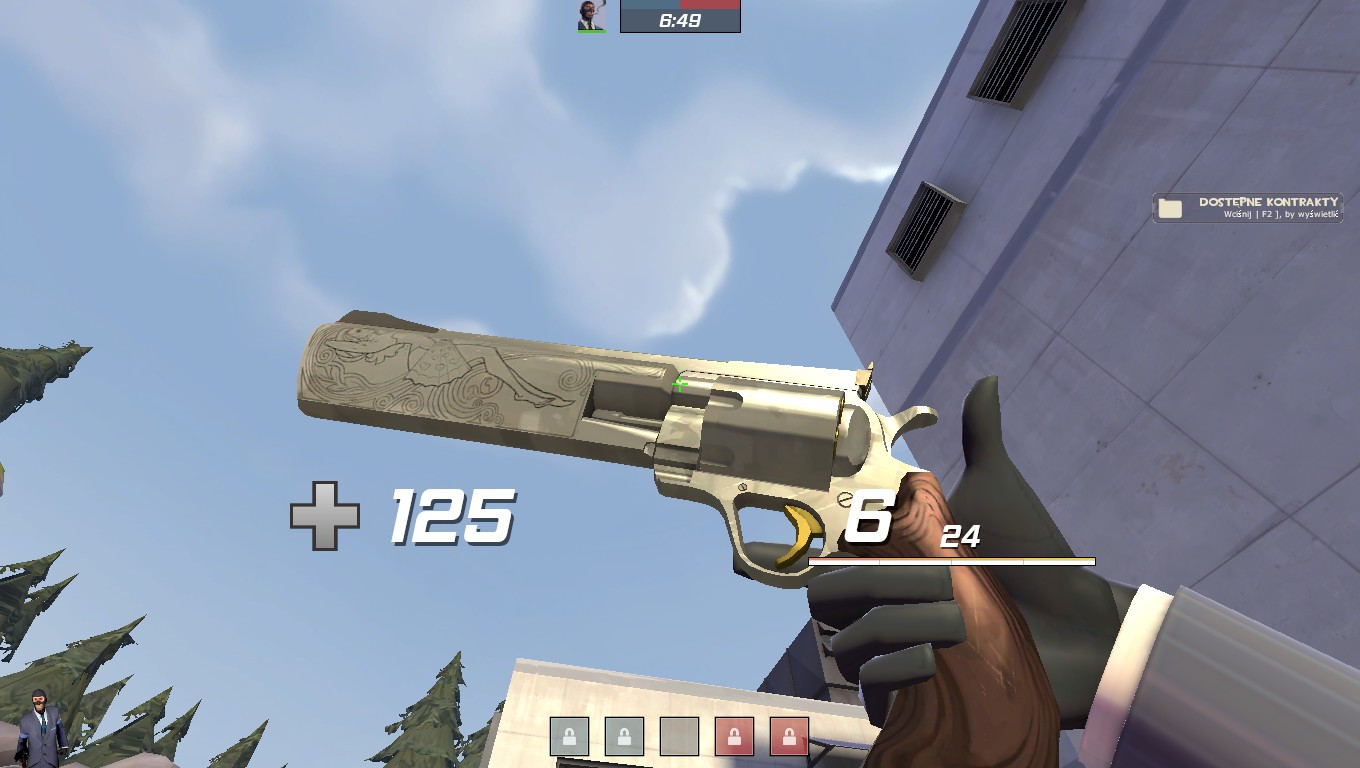Click the first blue locked control point icon
Screen dimensions: 1360x768
tap(567, 736)
